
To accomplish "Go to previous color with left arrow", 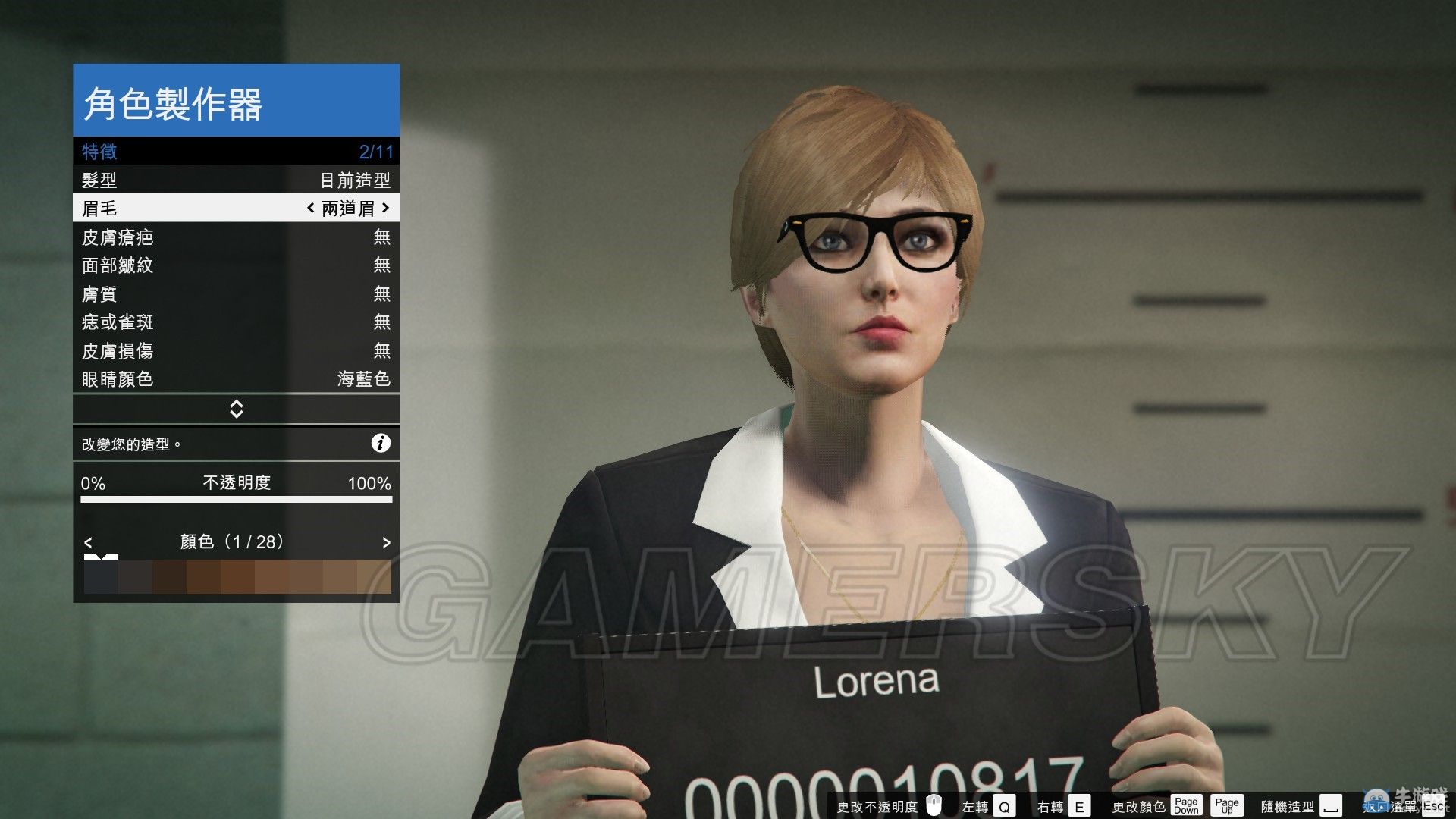I will pos(88,543).
